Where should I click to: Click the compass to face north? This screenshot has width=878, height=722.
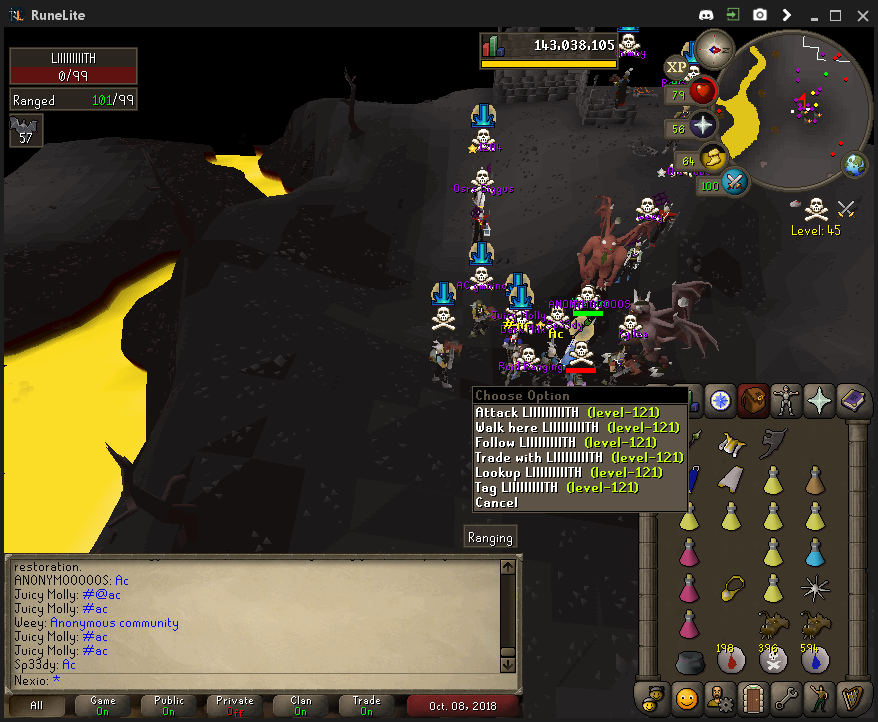pyautogui.click(x=716, y=48)
